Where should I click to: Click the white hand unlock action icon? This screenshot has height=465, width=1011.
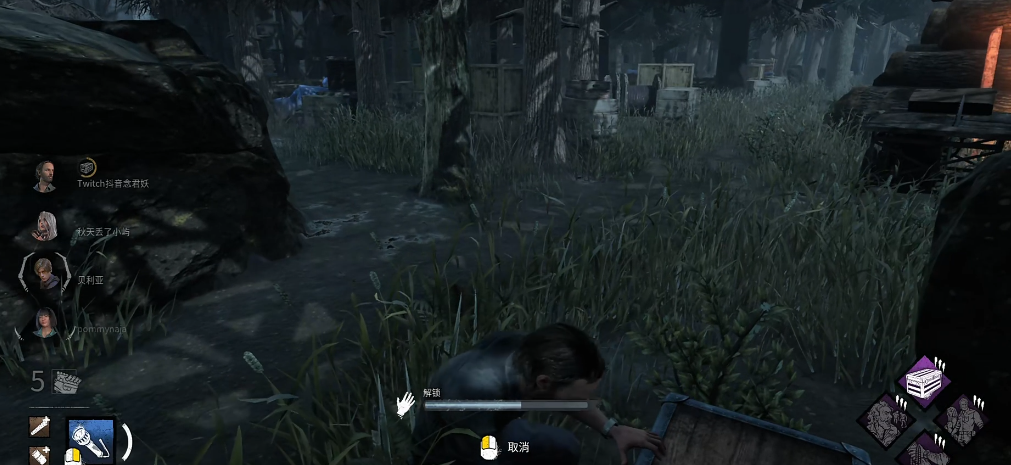coord(405,404)
